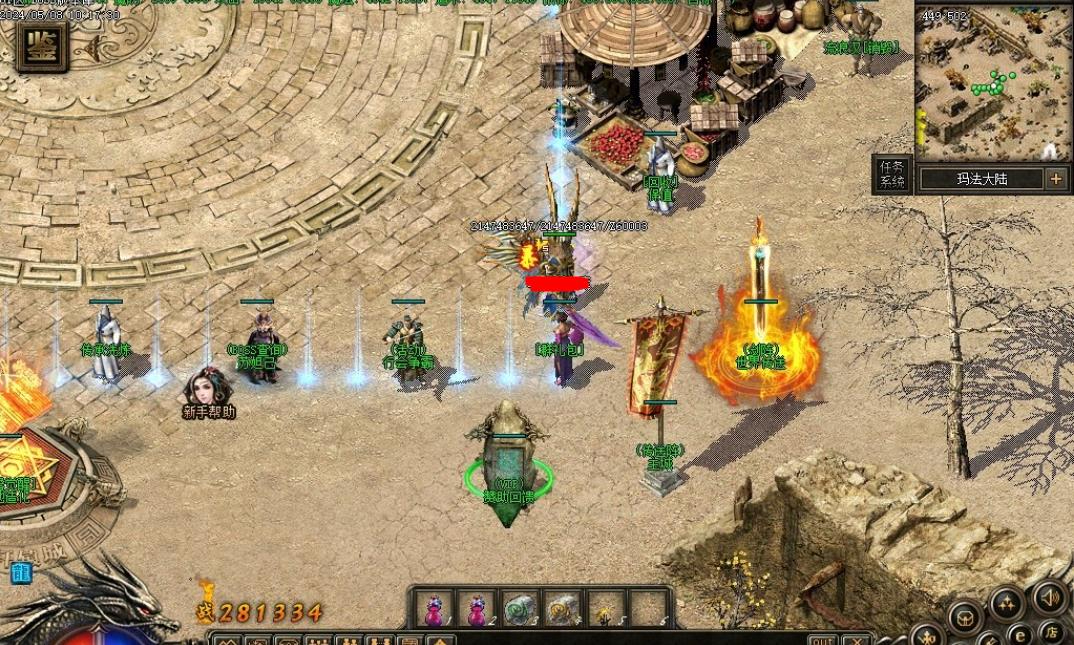Select the 玛法大陆 map name label
1074x645 pixels.
980,179
